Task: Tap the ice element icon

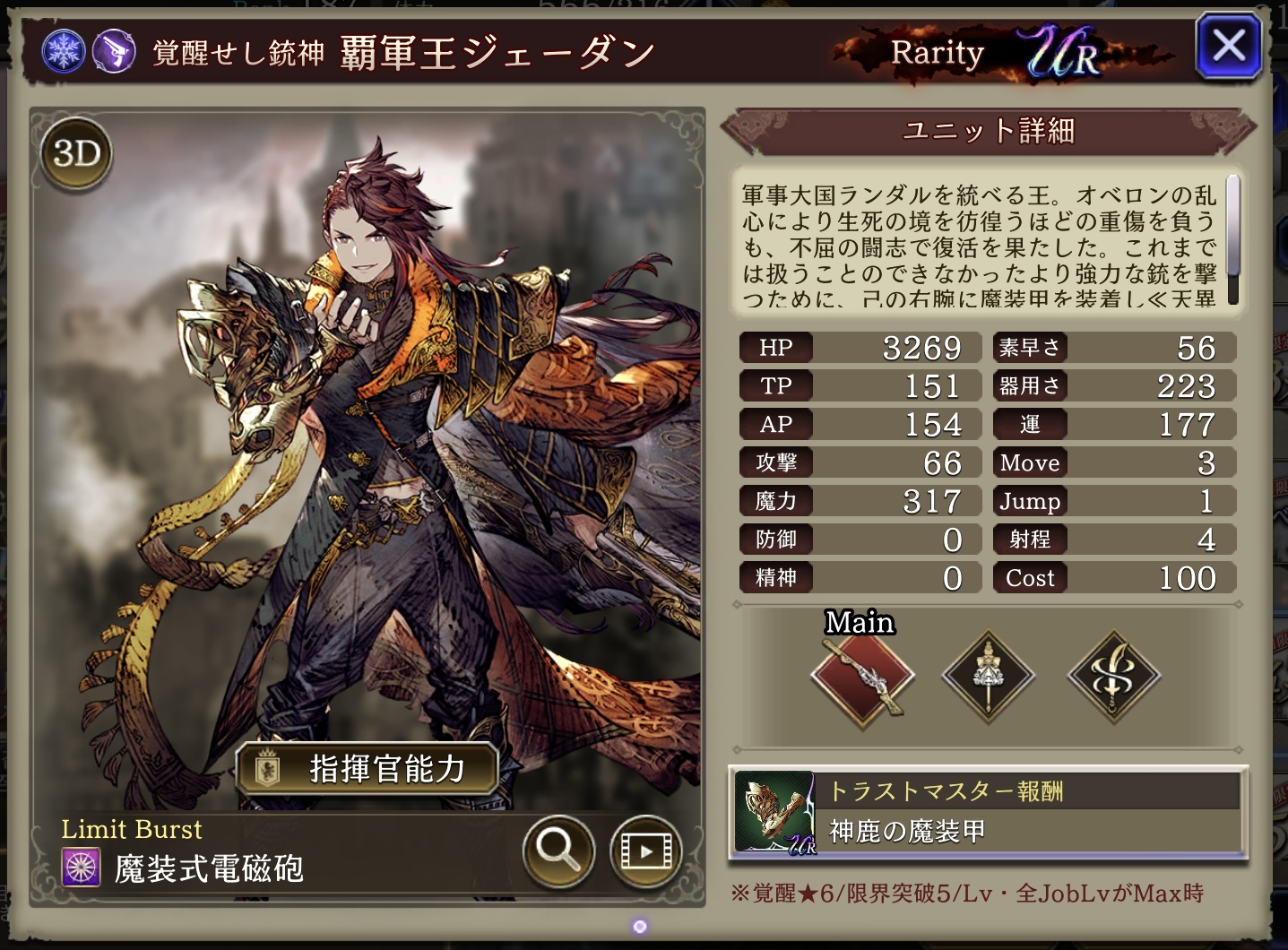Action: click(x=65, y=52)
